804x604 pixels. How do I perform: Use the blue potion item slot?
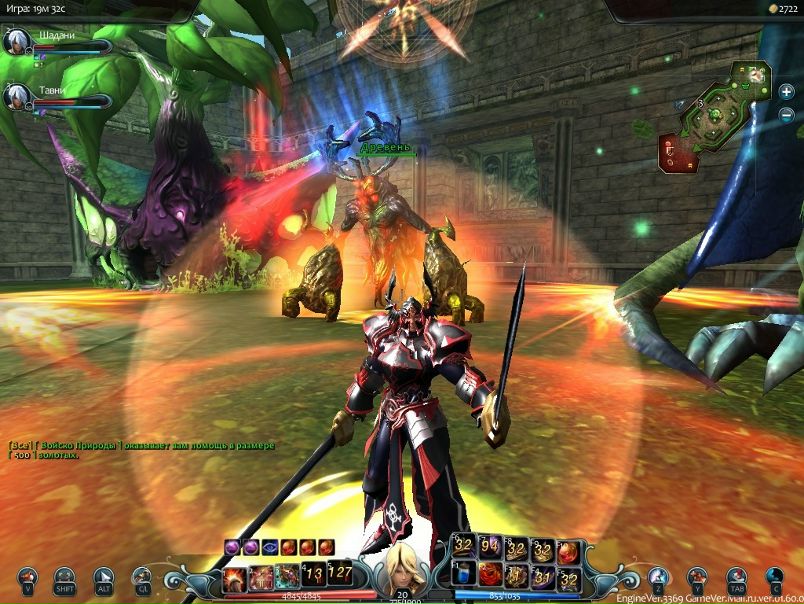(463, 574)
